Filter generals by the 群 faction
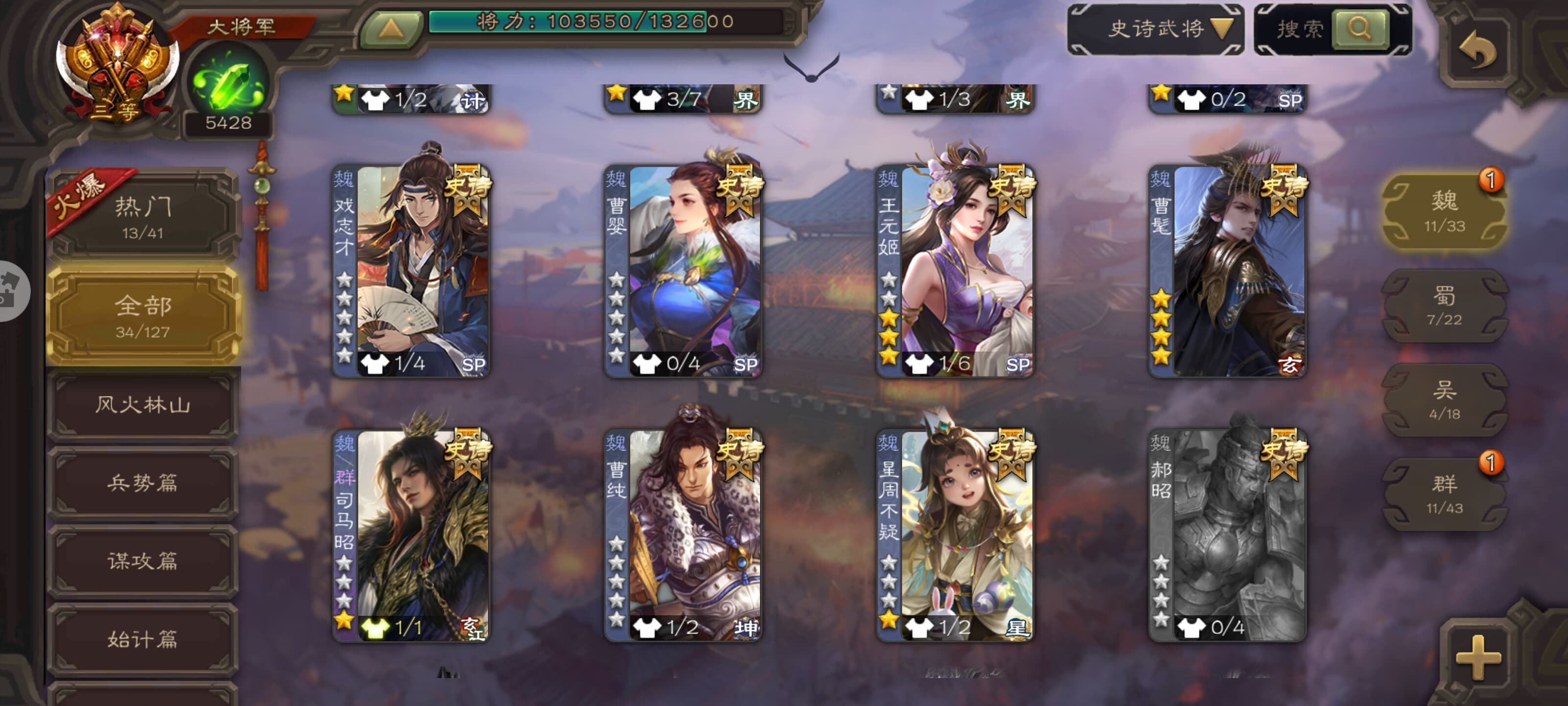Image resolution: width=1568 pixels, height=706 pixels. tap(1445, 494)
